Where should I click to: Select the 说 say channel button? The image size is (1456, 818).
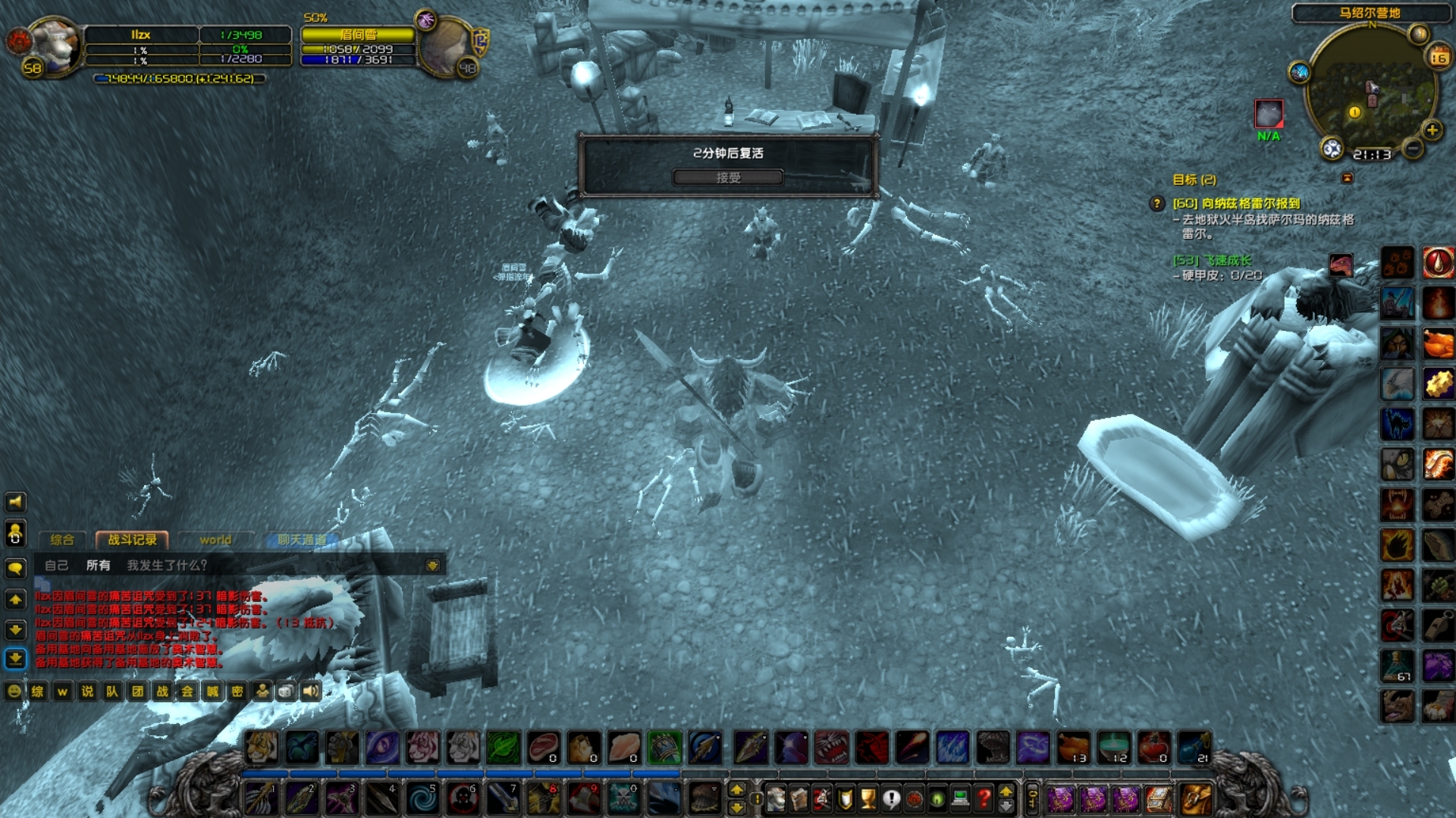(x=87, y=691)
